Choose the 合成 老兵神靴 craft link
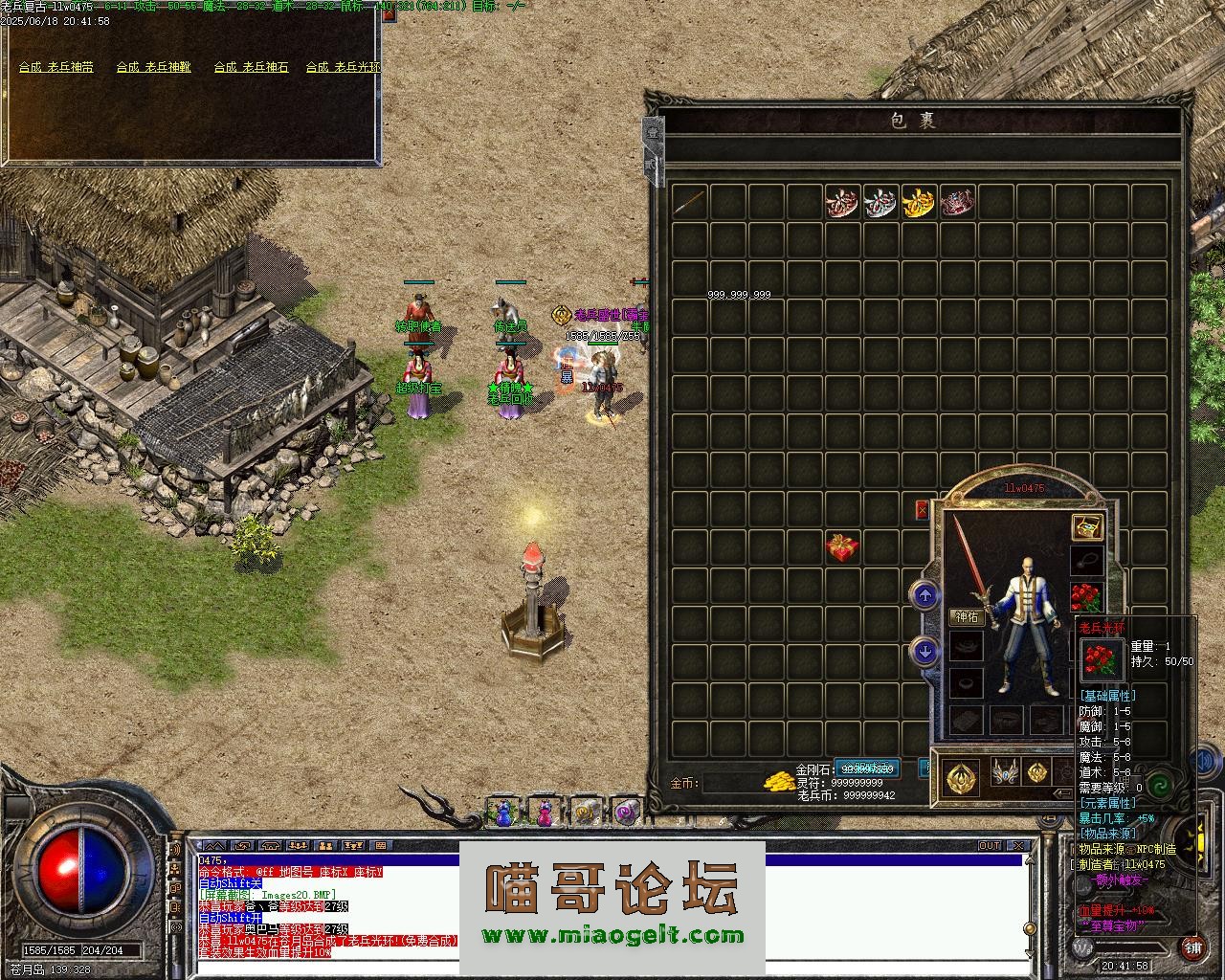Viewport: 1225px width, 980px height. (x=154, y=67)
